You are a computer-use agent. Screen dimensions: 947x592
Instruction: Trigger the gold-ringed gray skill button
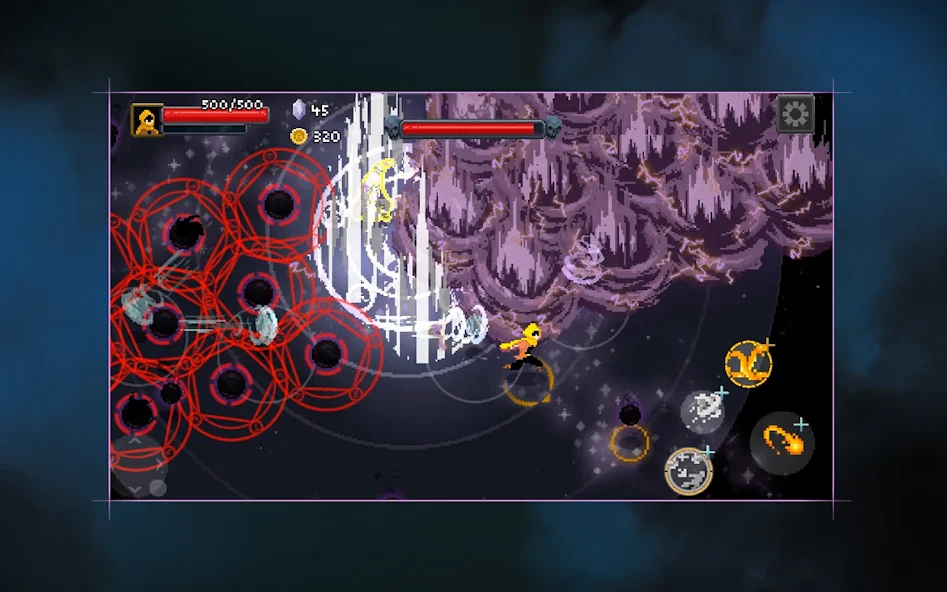(689, 470)
